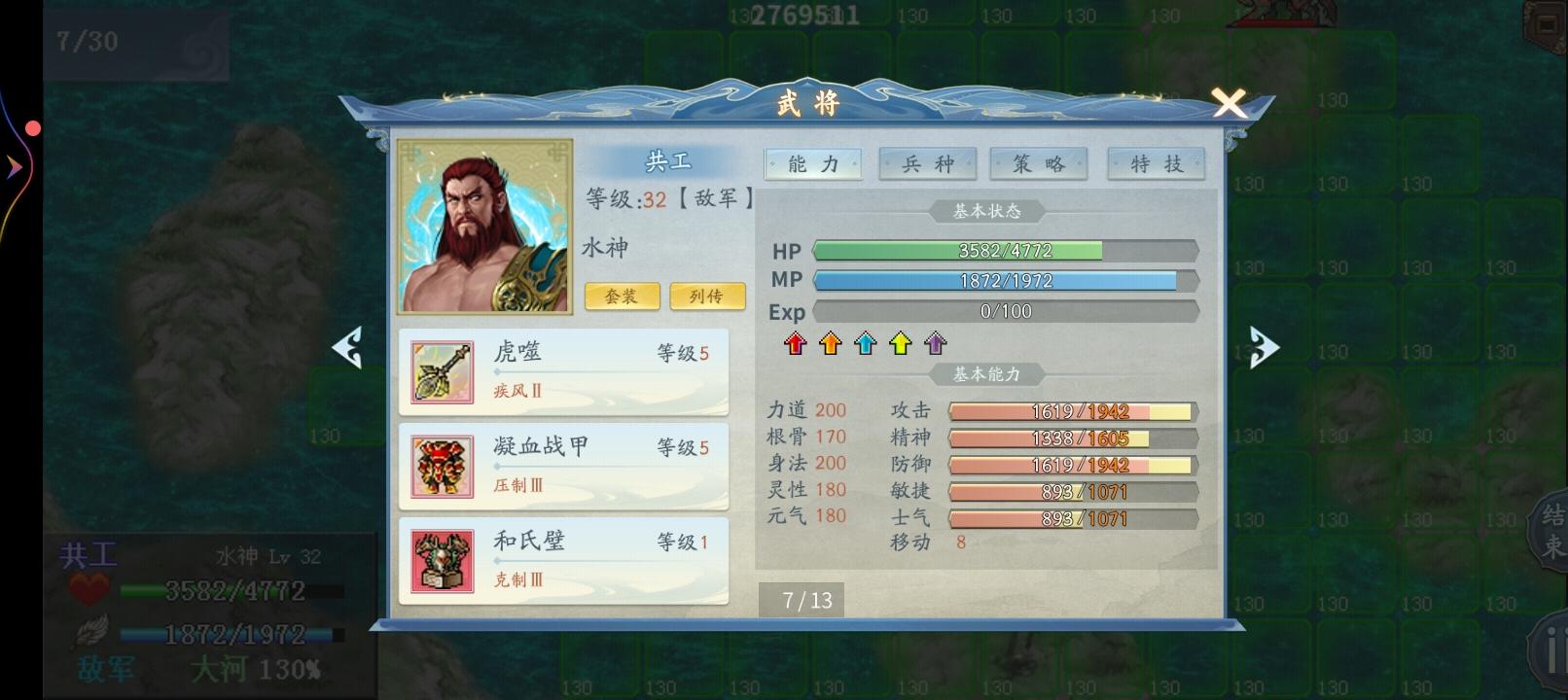
Task: Switch to the 兵种 tab
Action: 929,163
